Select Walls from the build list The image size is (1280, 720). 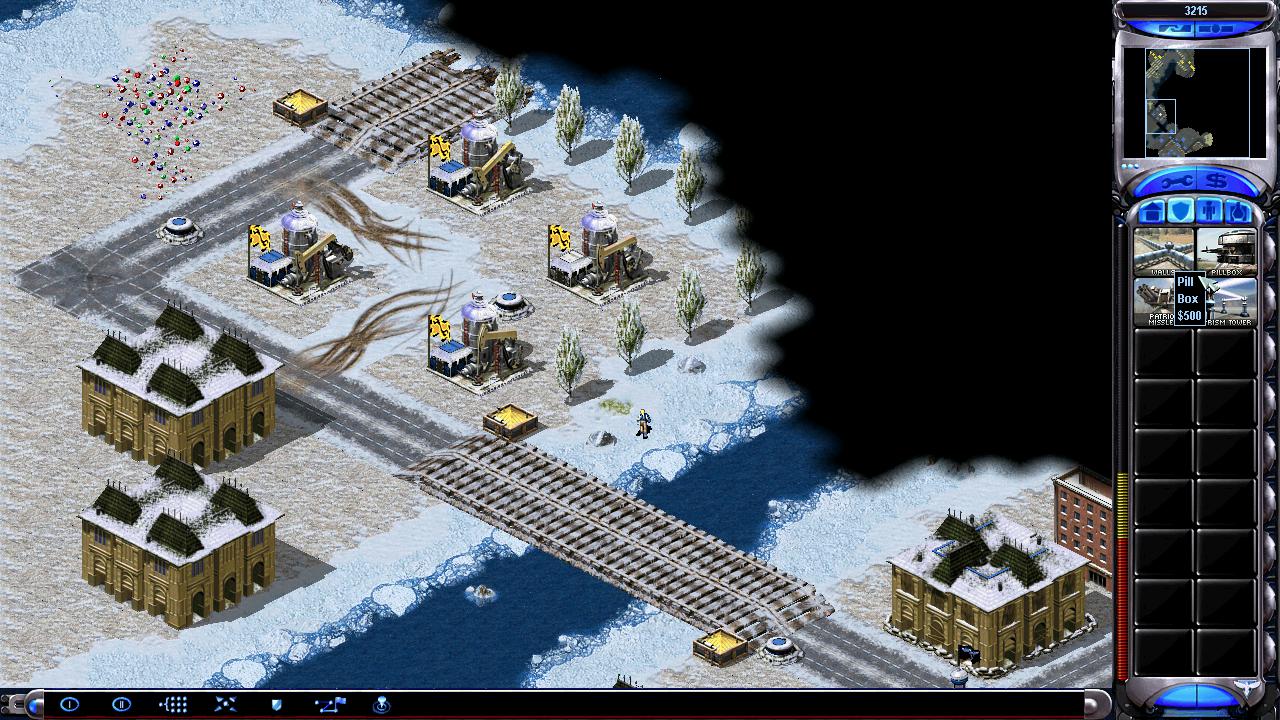click(1163, 252)
